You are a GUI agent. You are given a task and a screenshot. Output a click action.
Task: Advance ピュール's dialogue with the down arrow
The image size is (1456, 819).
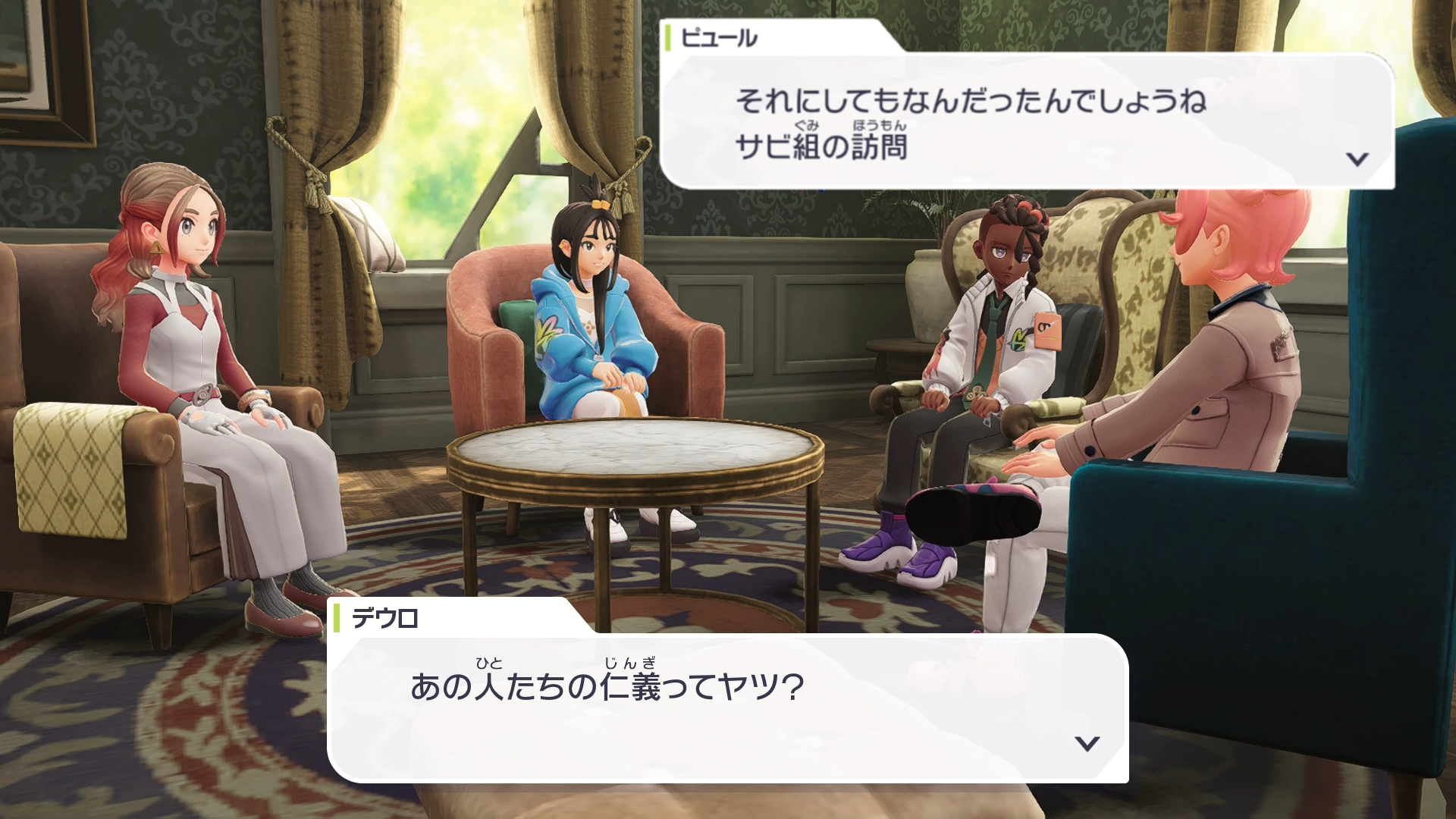click(1357, 159)
